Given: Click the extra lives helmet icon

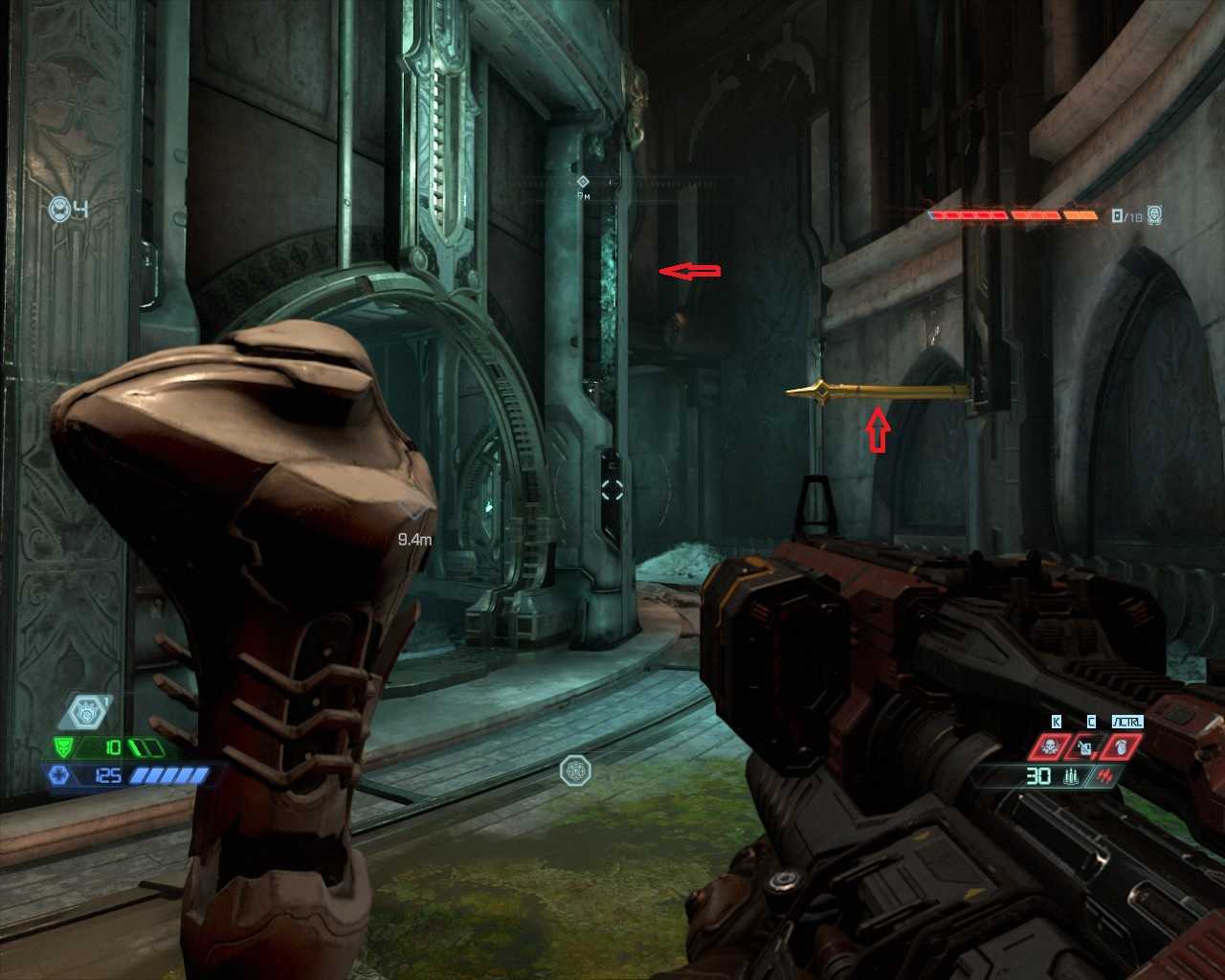Looking at the screenshot, I should click(x=59, y=209).
